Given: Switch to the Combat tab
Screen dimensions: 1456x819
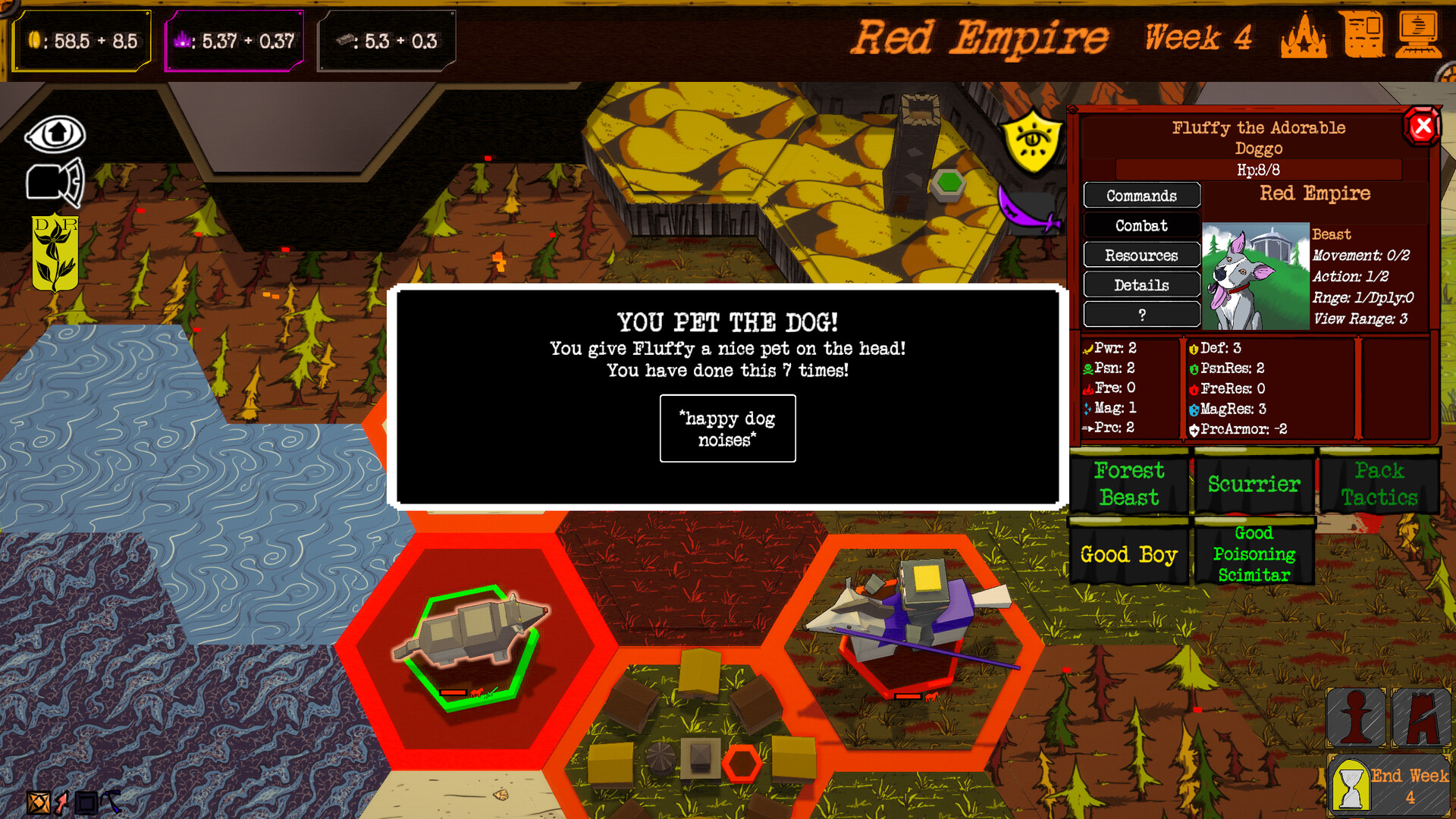Looking at the screenshot, I should (1141, 225).
